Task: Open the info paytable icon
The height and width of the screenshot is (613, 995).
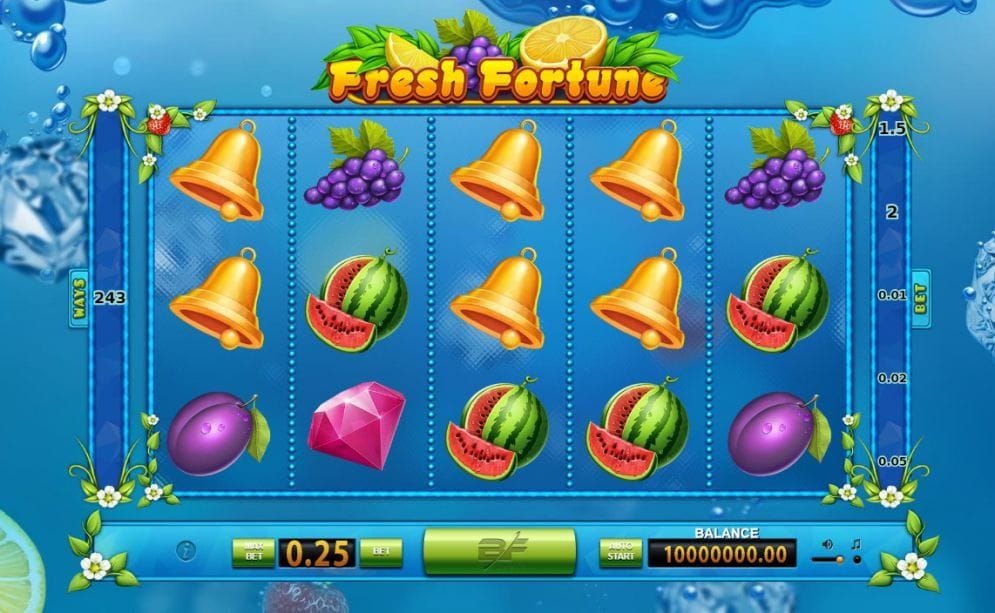Action: click(186, 551)
